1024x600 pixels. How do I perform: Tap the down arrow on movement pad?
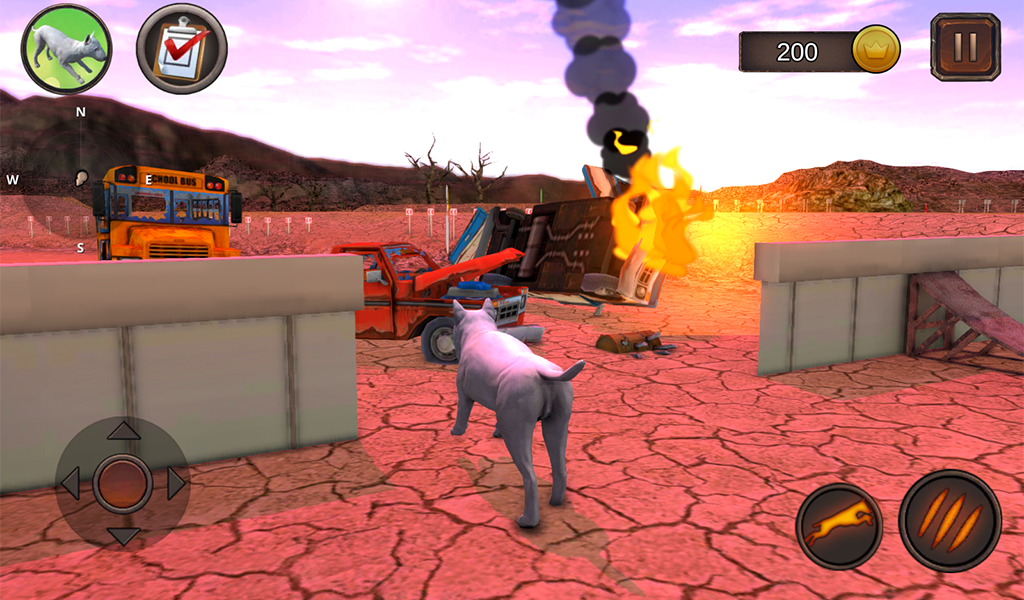click(x=123, y=536)
